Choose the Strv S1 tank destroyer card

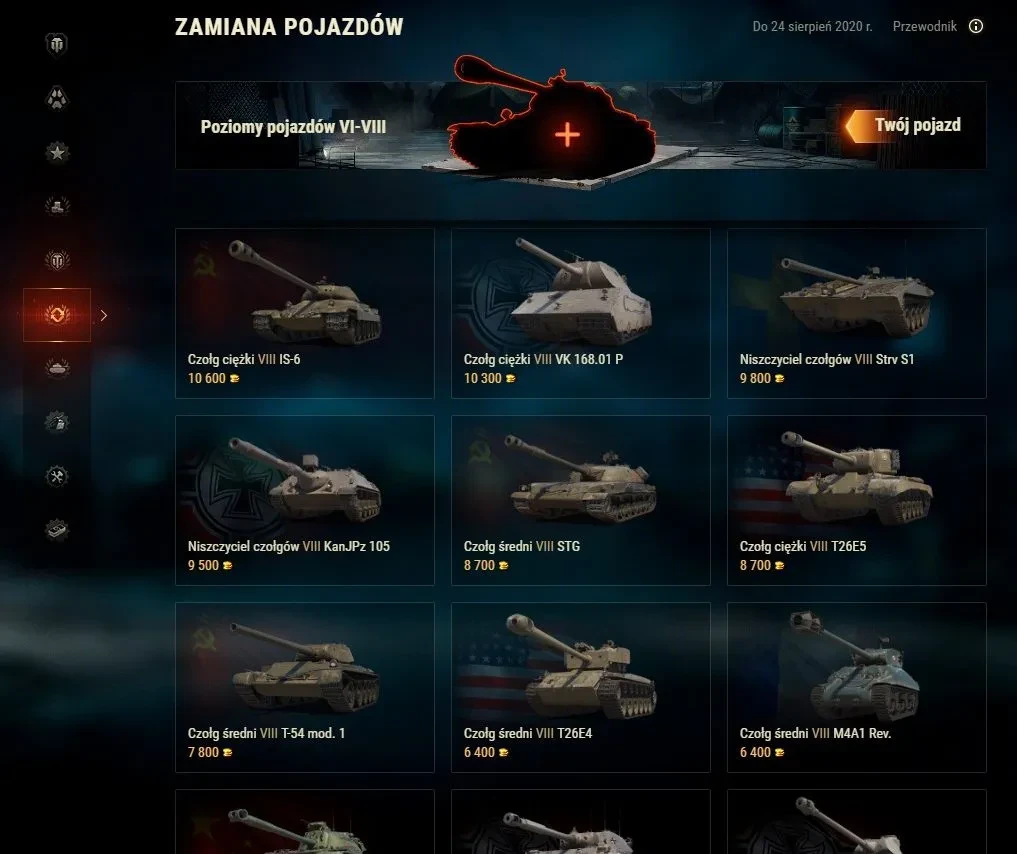tap(857, 313)
